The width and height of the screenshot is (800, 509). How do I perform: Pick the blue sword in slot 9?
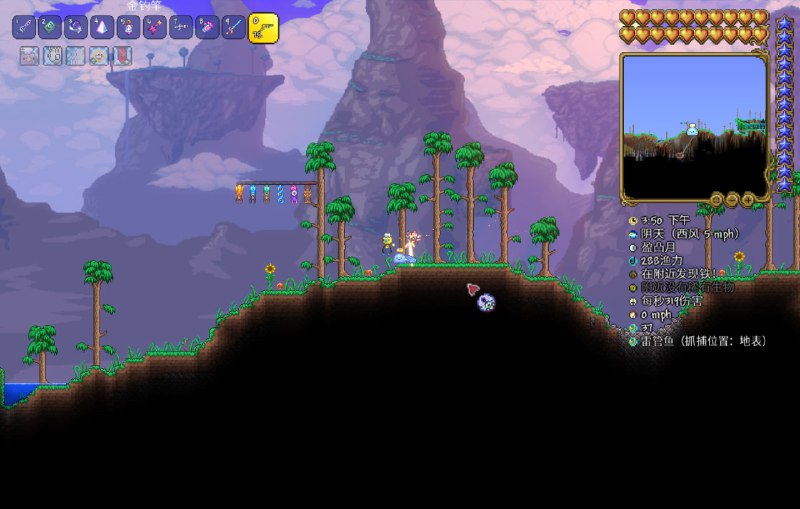click(x=233, y=27)
